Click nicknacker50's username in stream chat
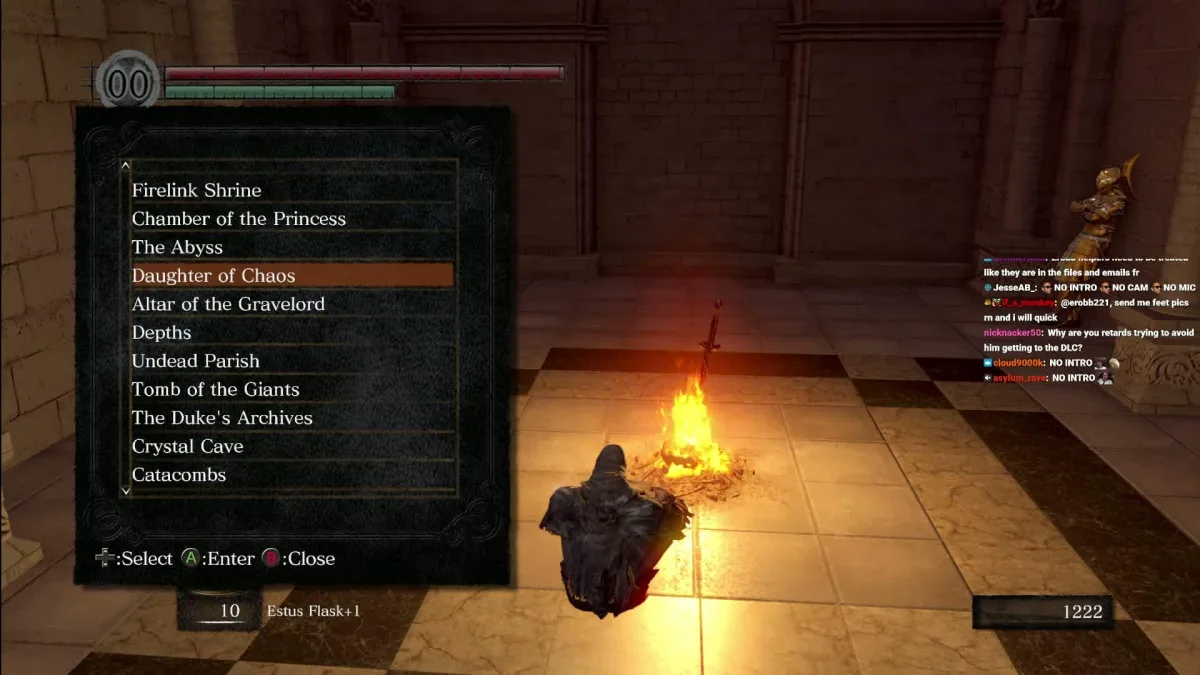Image resolution: width=1200 pixels, height=675 pixels. pyautogui.click(x=1013, y=333)
